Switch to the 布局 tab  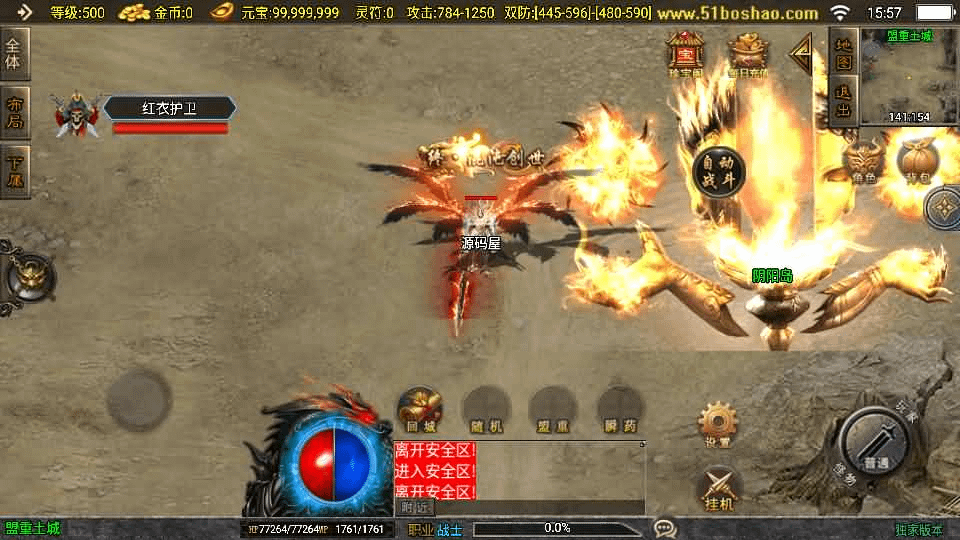point(15,113)
